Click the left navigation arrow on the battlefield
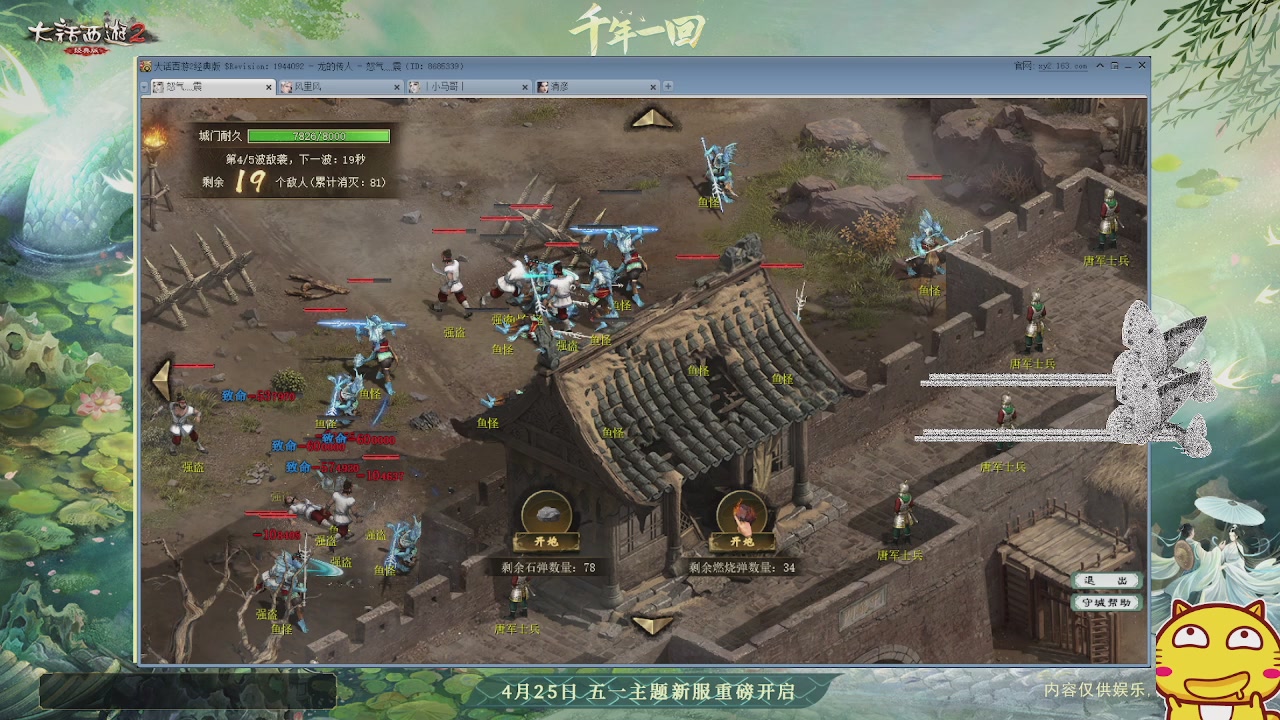Viewport: 1280px width, 720px height. tap(160, 380)
